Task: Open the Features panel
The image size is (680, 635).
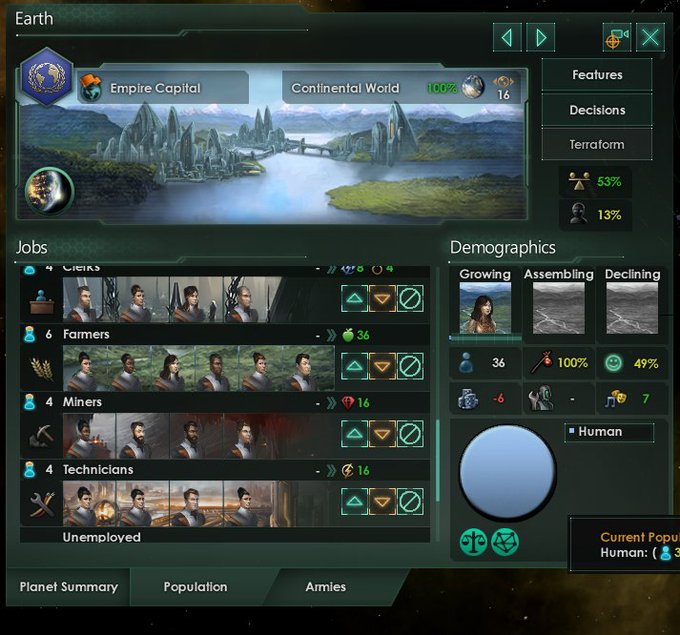Action: point(597,75)
